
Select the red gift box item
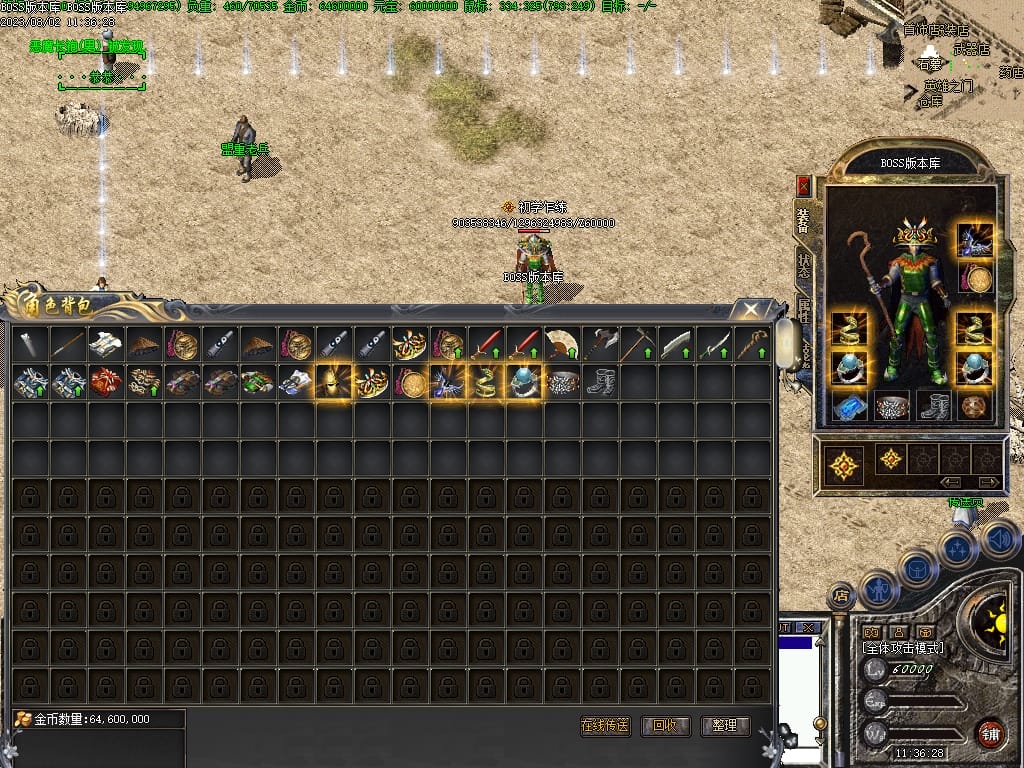point(106,382)
